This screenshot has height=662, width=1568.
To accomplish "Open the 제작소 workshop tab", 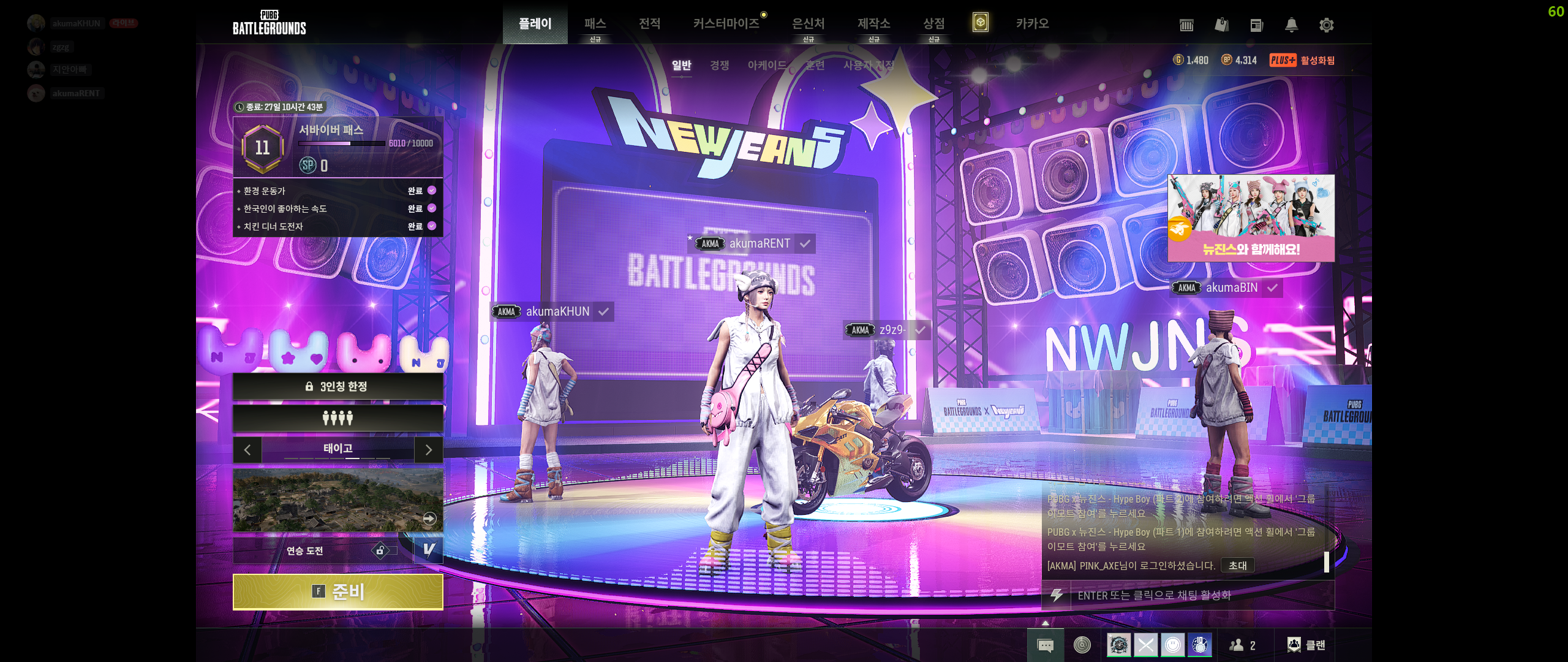I will click(873, 25).
